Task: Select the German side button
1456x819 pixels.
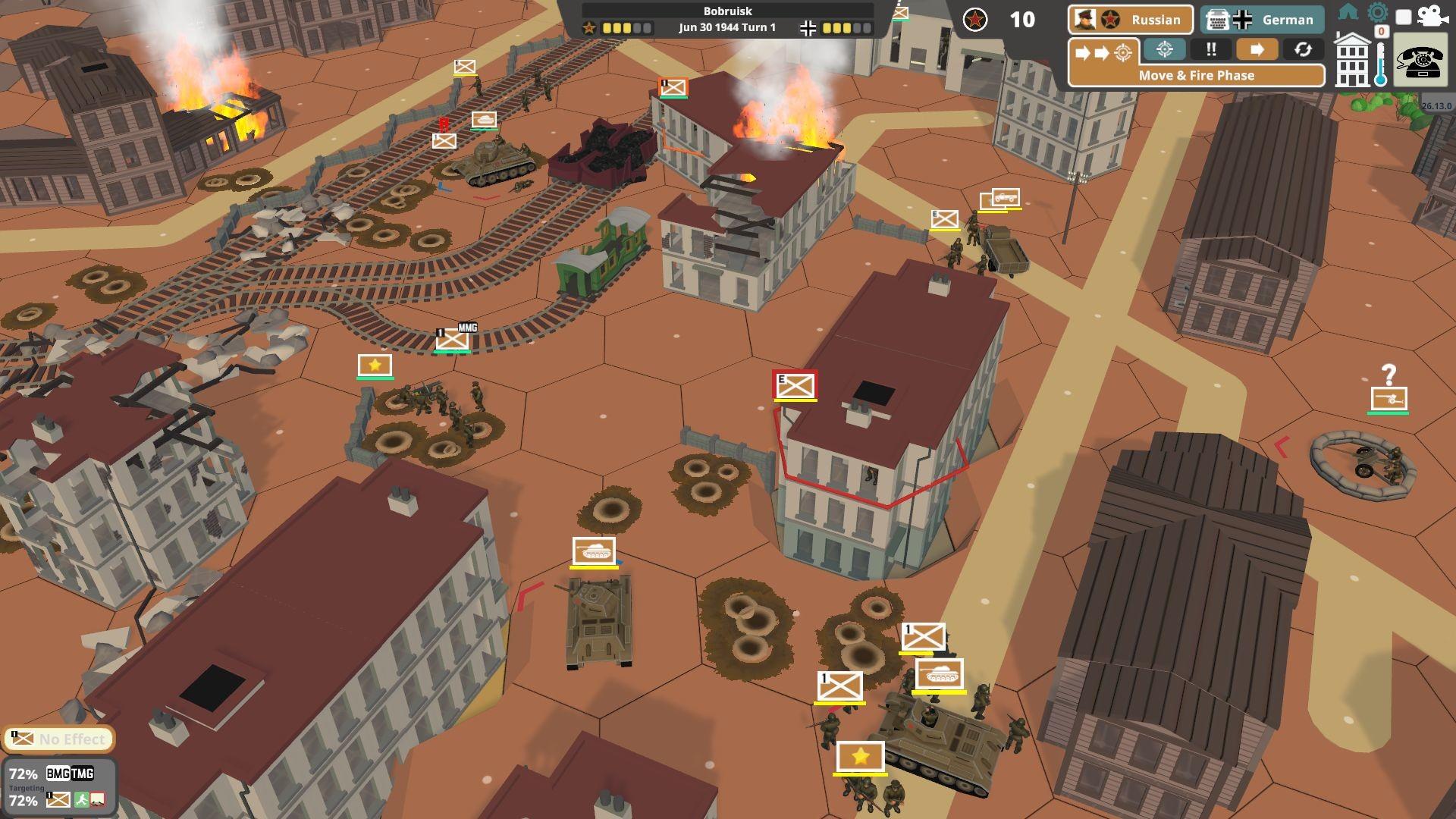Action: (x=1262, y=20)
